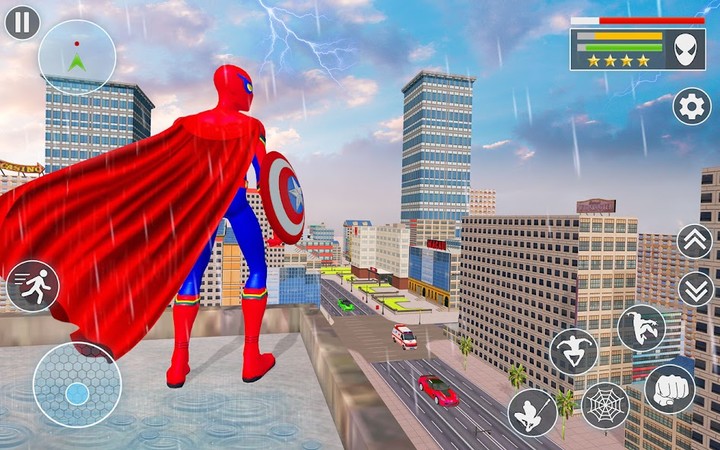The width and height of the screenshot is (720, 450).
Task: Tap the hero portrait mask icon
Action: [x=685, y=49]
